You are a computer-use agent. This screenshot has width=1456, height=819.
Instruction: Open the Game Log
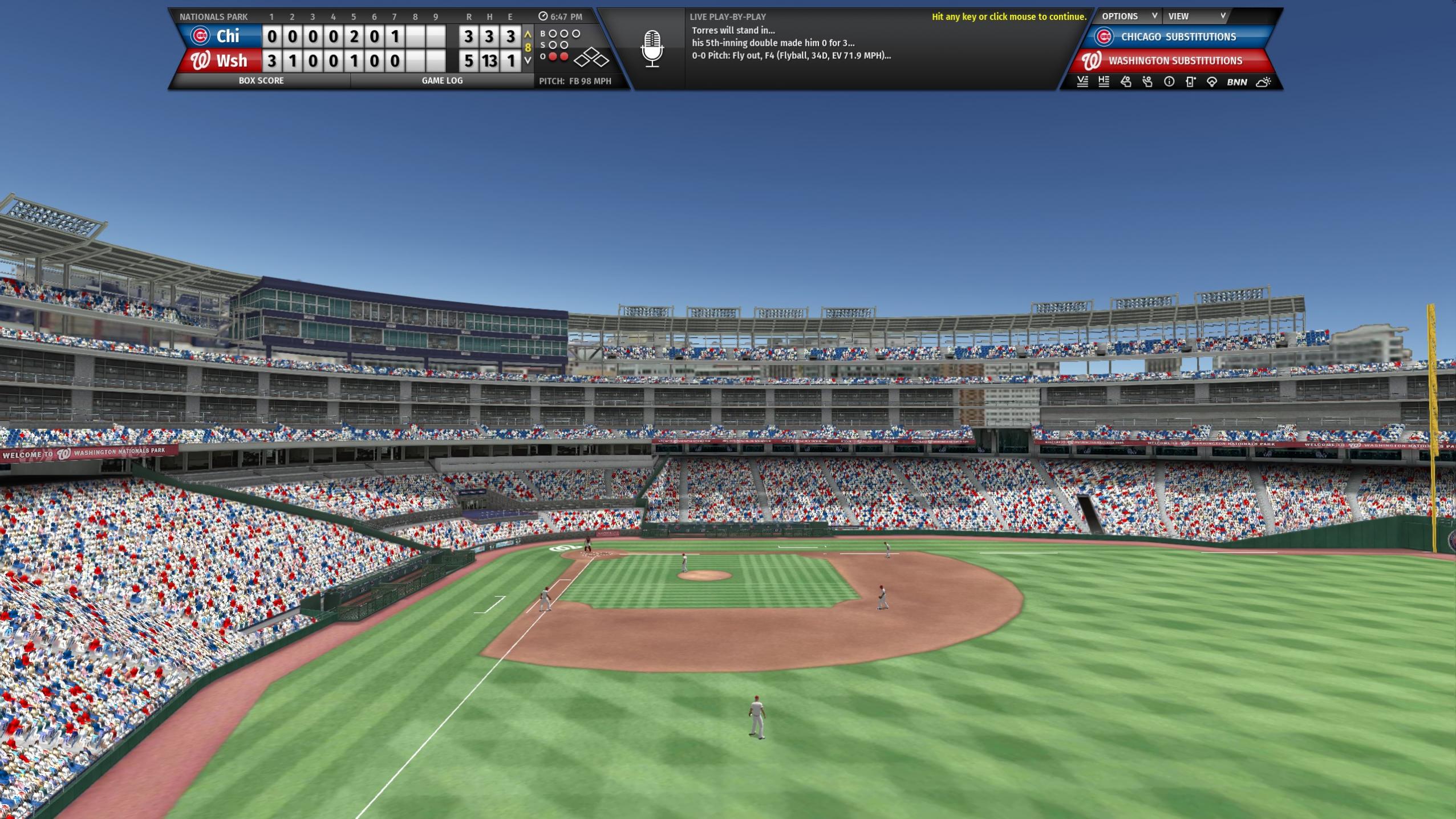442,81
